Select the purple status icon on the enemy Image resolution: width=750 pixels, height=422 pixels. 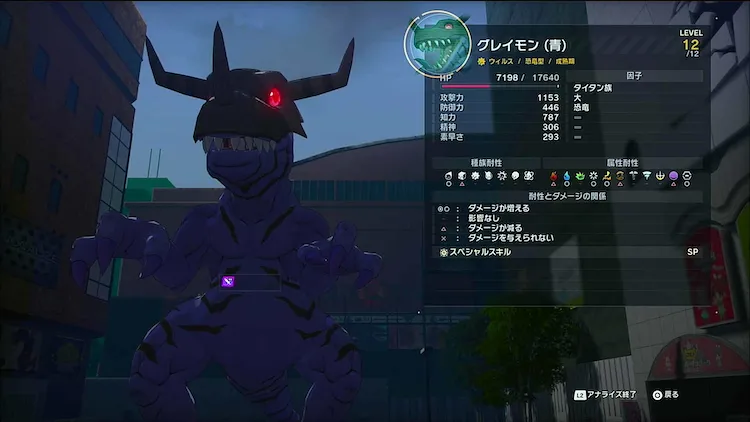(x=228, y=282)
